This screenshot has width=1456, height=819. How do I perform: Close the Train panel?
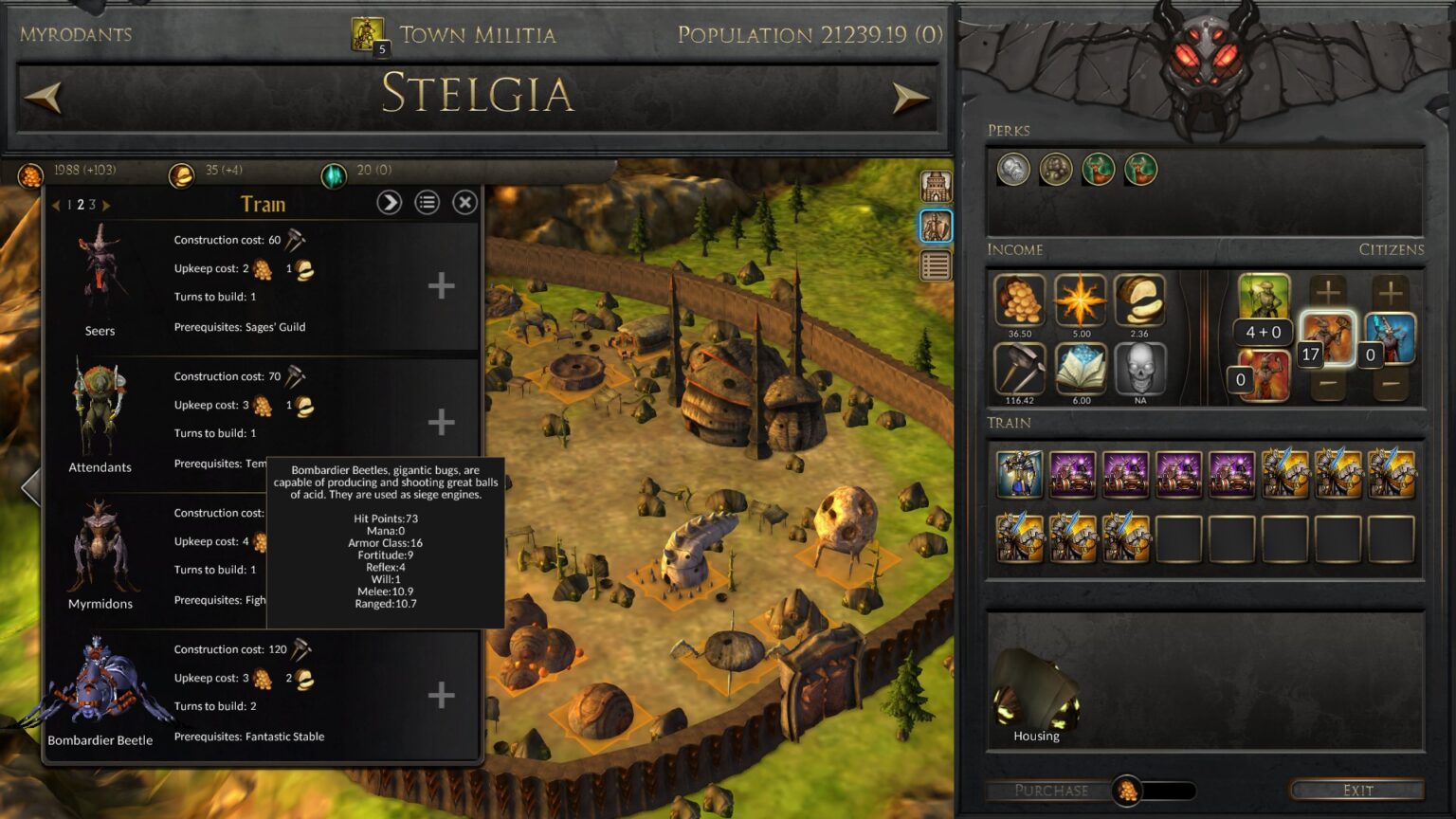464,202
